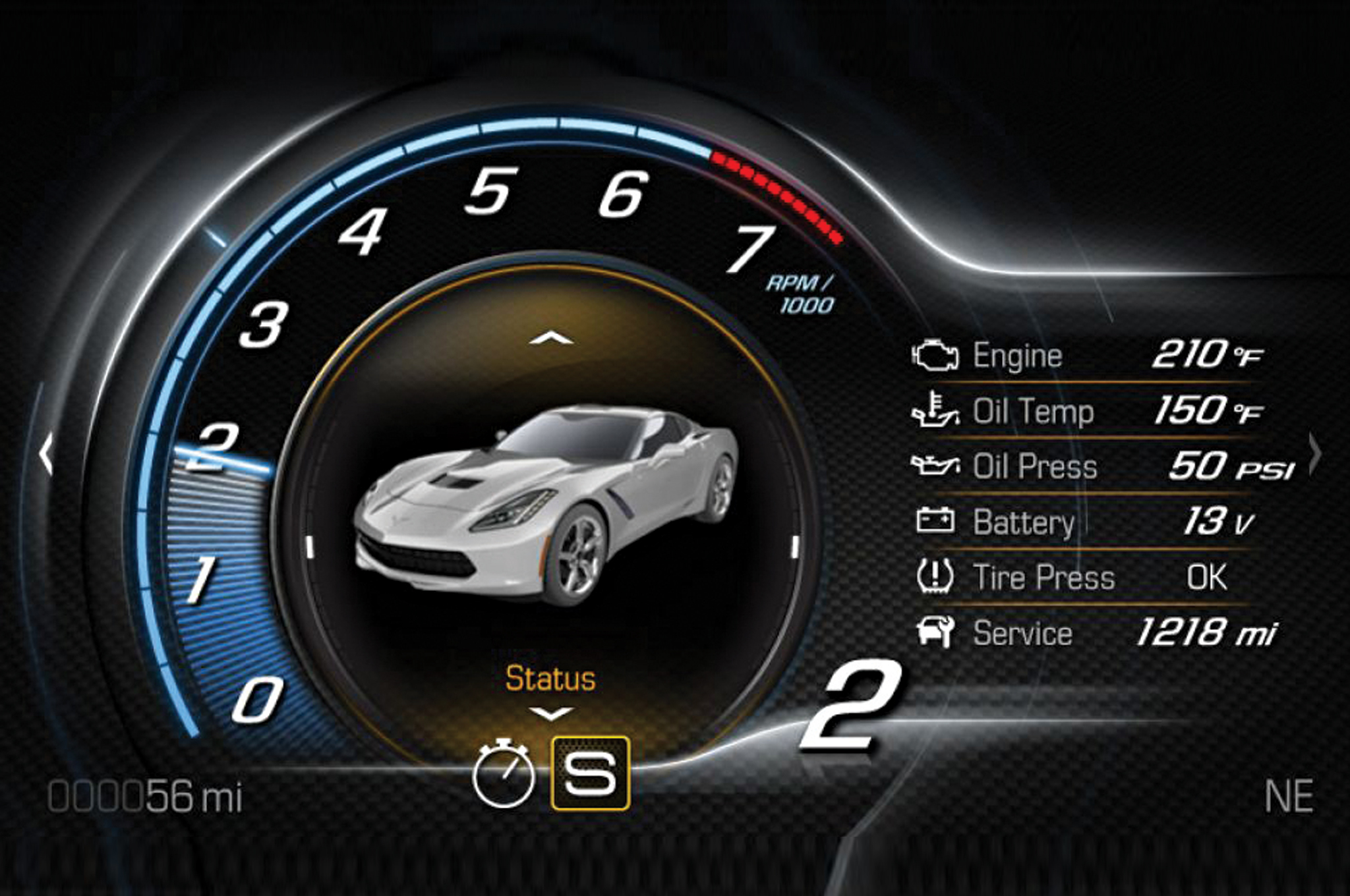
Task: Choose the Oil Temp row
Action: click(1088, 411)
